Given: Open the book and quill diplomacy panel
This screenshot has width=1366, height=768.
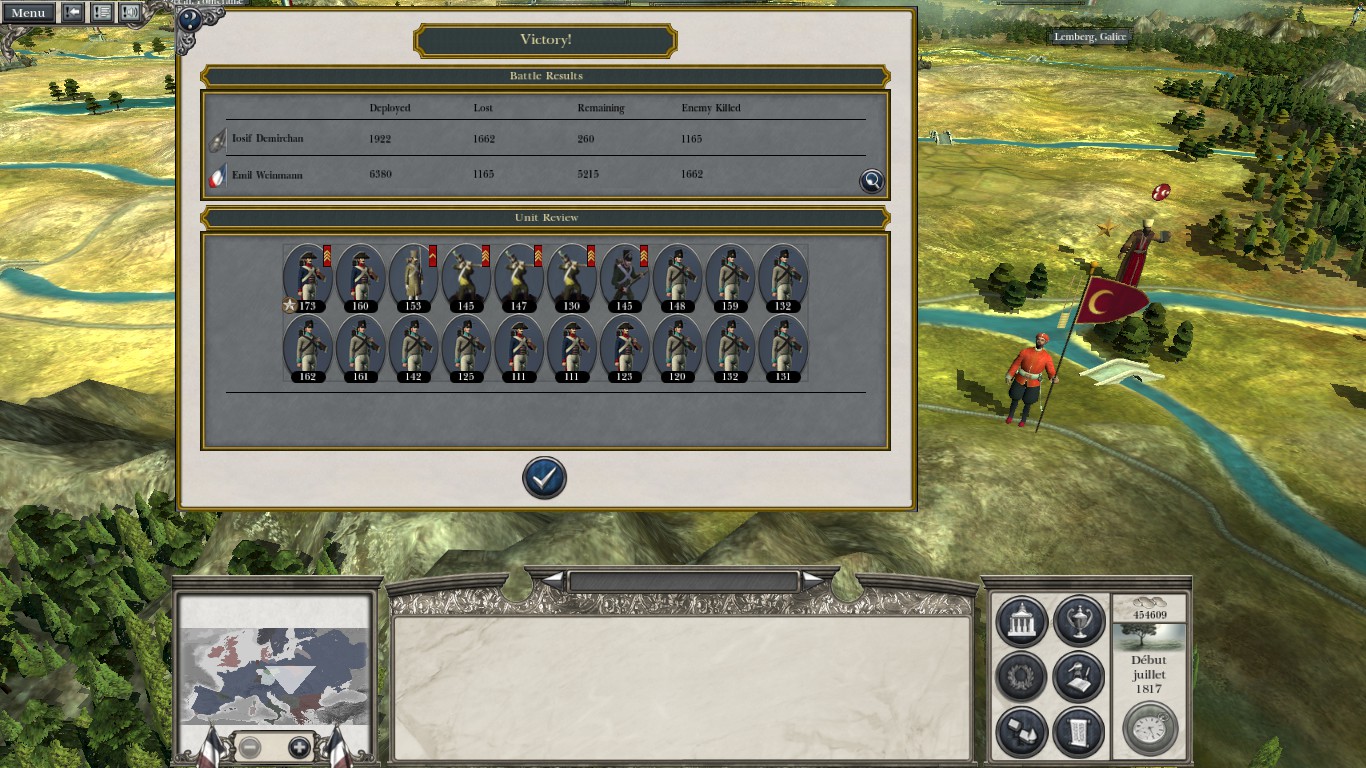Looking at the screenshot, I should 1078,676.
